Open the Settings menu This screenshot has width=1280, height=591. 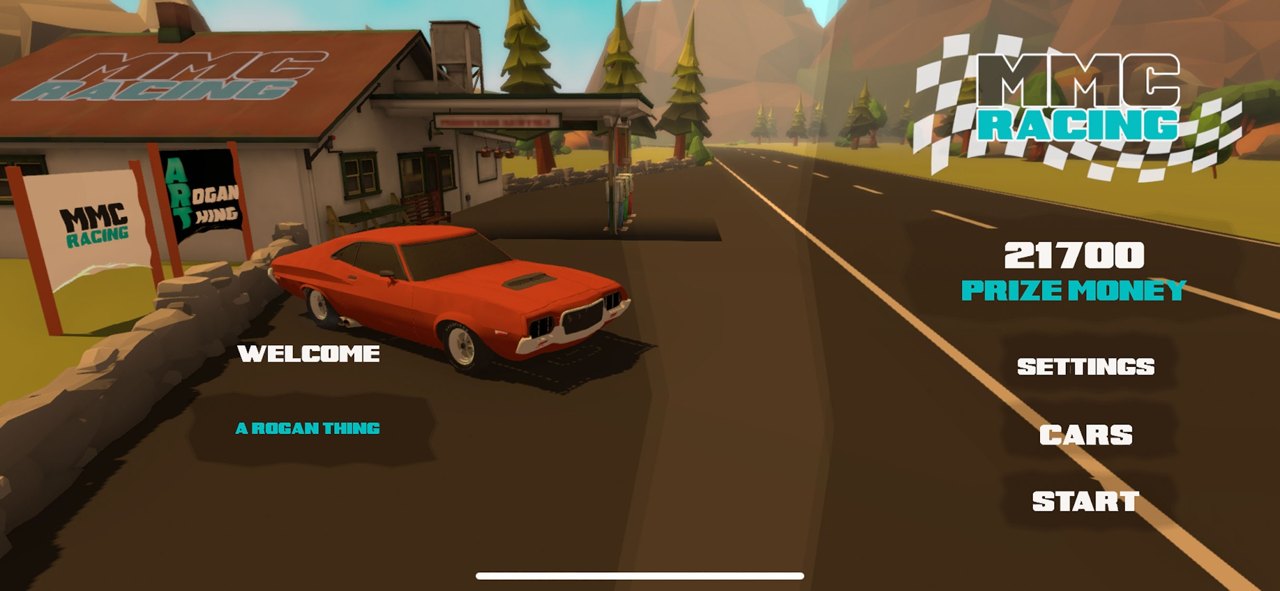[1085, 367]
